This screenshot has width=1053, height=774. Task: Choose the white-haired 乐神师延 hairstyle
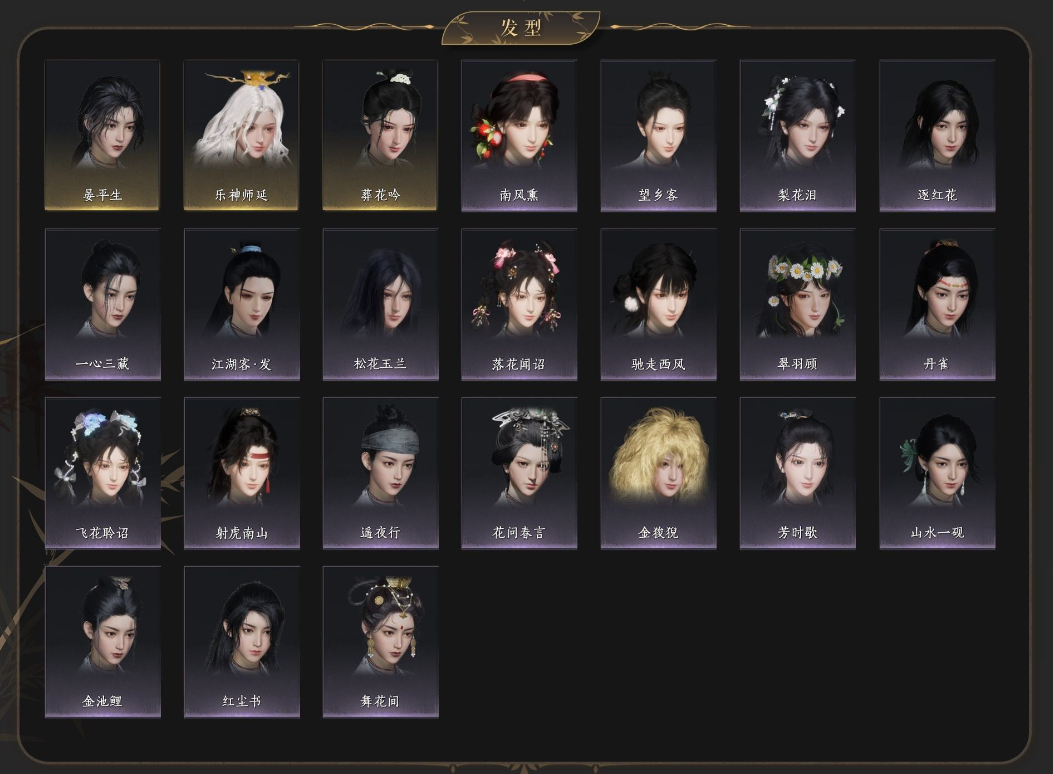point(241,135)
